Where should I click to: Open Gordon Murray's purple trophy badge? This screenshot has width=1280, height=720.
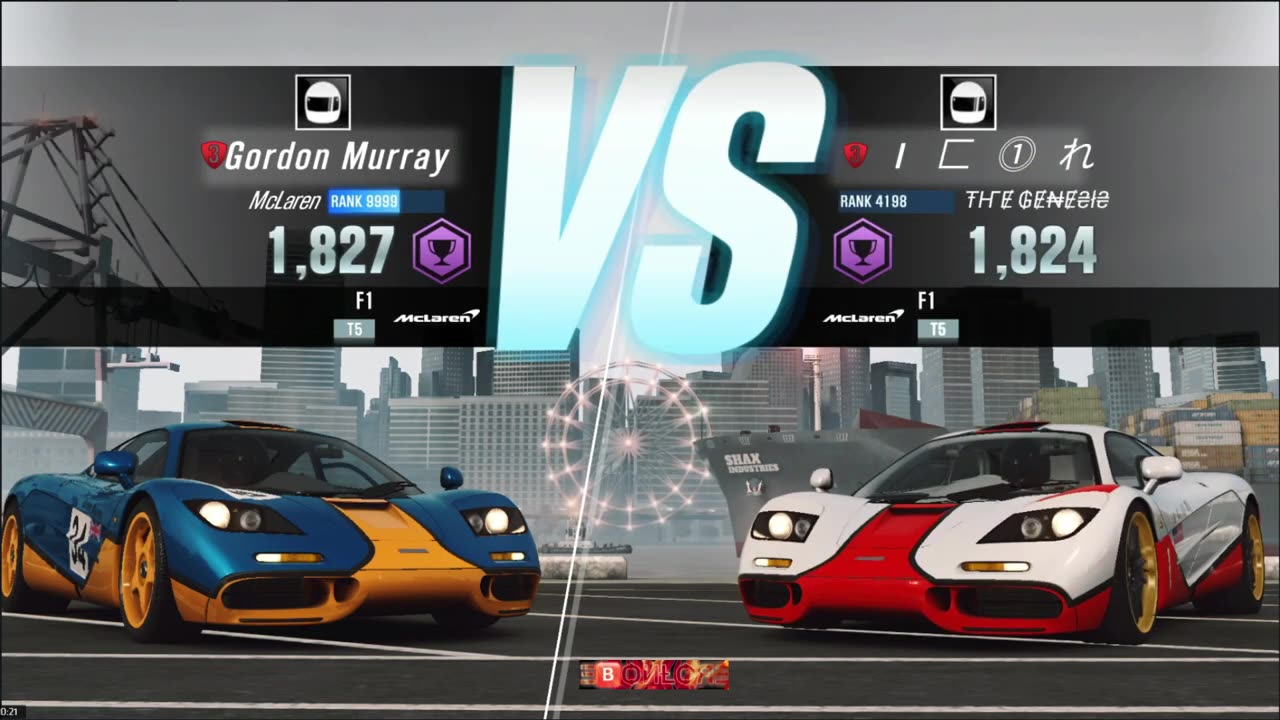[441, 250]
